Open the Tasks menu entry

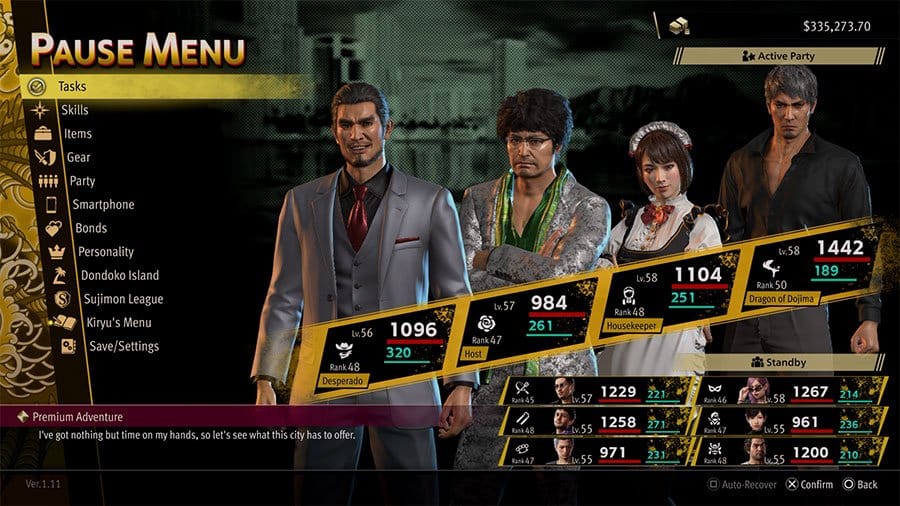72,87
